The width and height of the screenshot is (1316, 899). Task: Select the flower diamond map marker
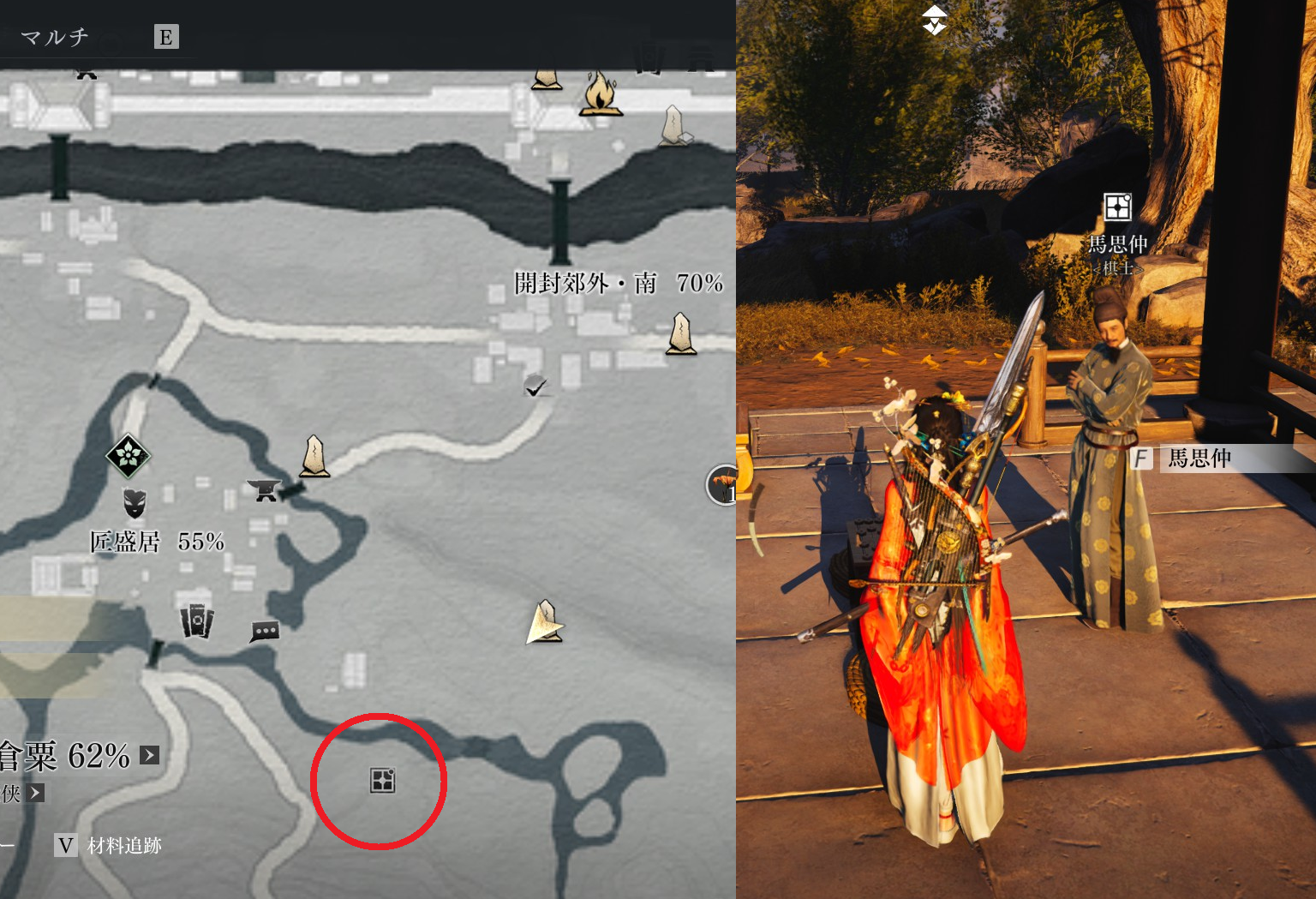(x=129, y=455)
